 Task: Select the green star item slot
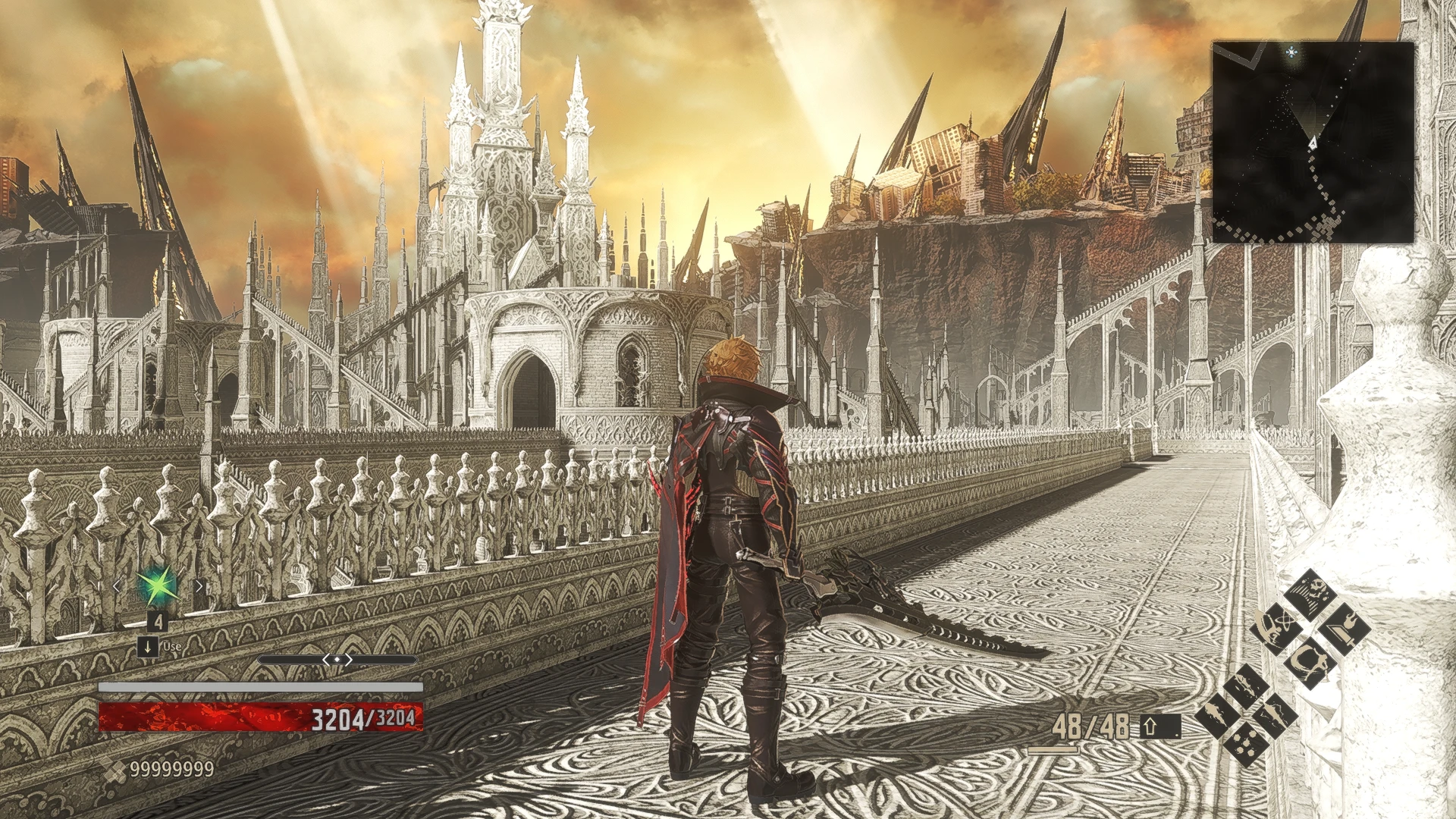point(156,585)
